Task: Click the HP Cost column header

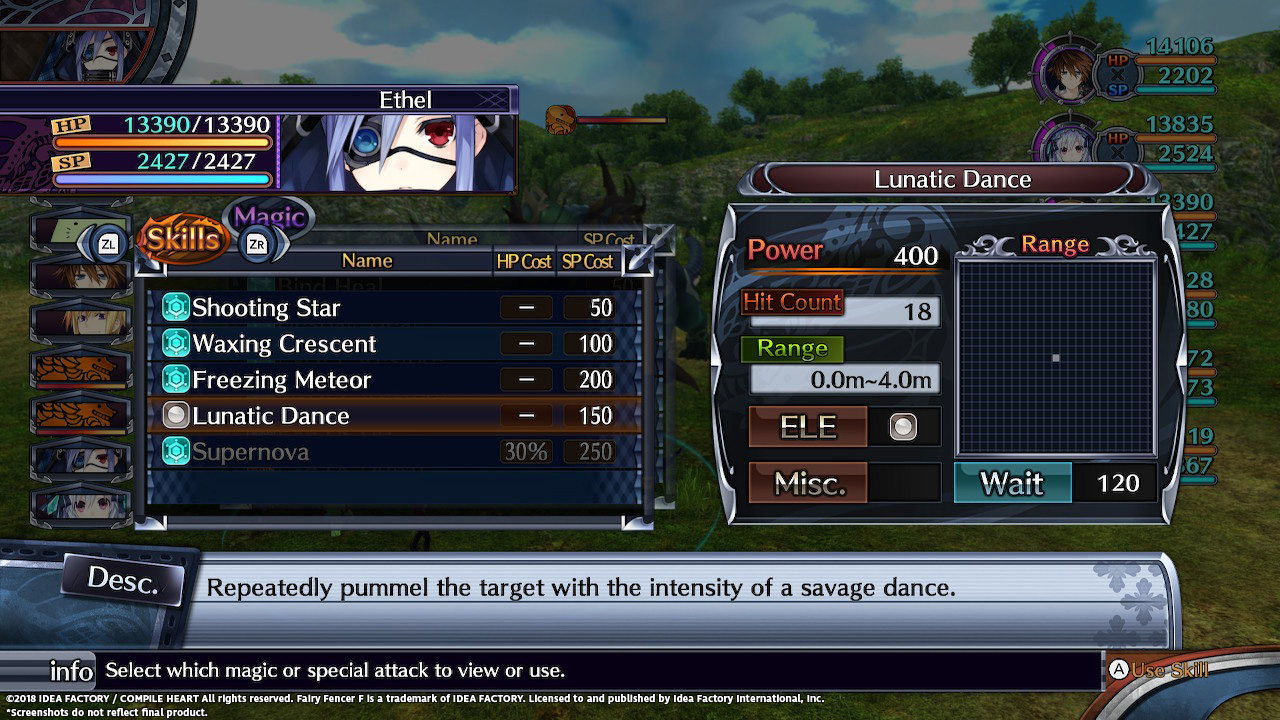Action: pyautogui.click(x=524, y=261)
